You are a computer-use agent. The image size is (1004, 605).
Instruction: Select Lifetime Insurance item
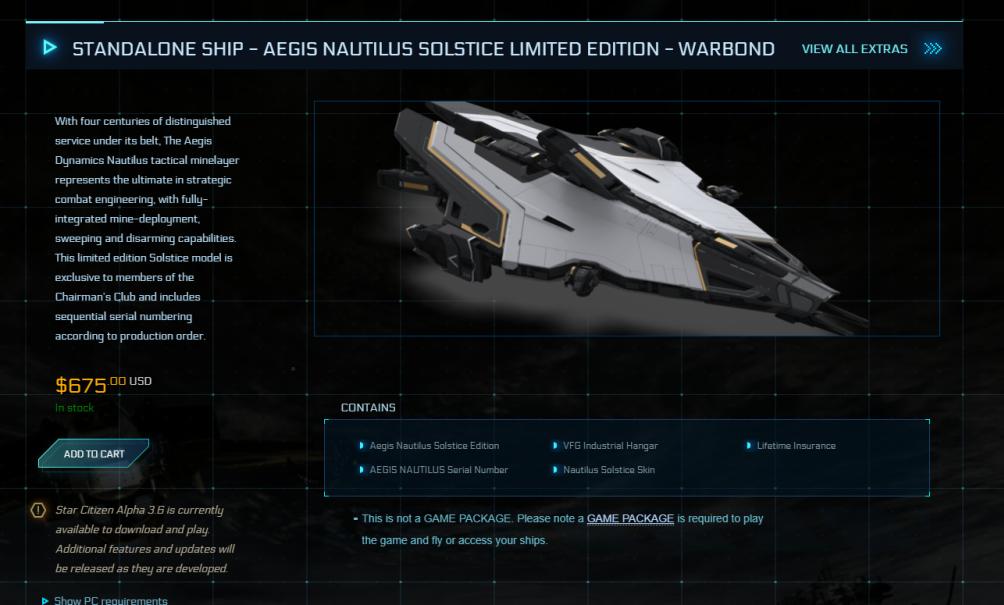pos(795,446)
